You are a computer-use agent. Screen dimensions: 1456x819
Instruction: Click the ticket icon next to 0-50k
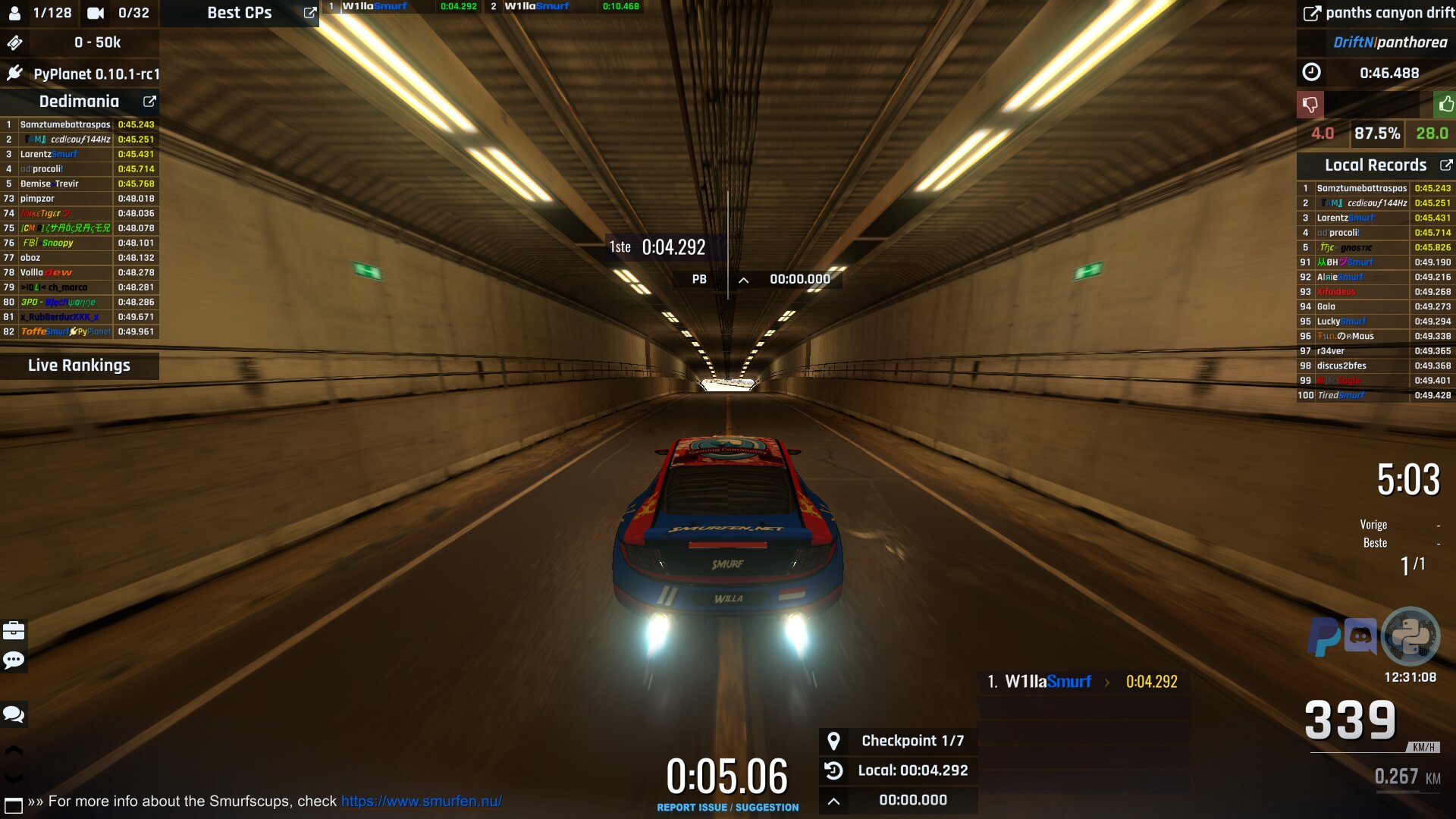14,43
